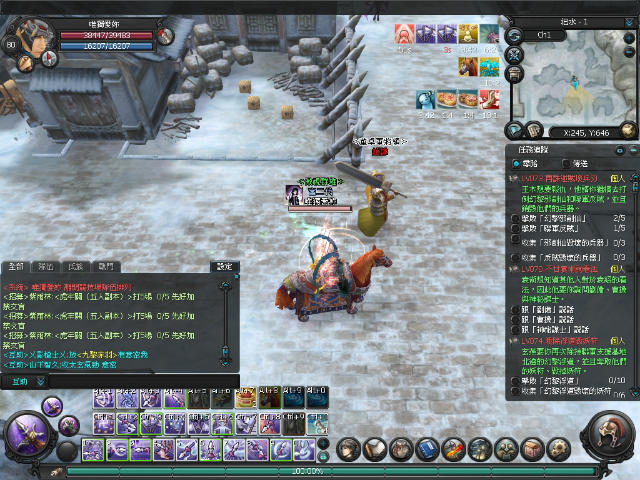This screenshot has height=480, width=640.
Task: Use the horse mount buff icon
Action: [x=467, y=65]
